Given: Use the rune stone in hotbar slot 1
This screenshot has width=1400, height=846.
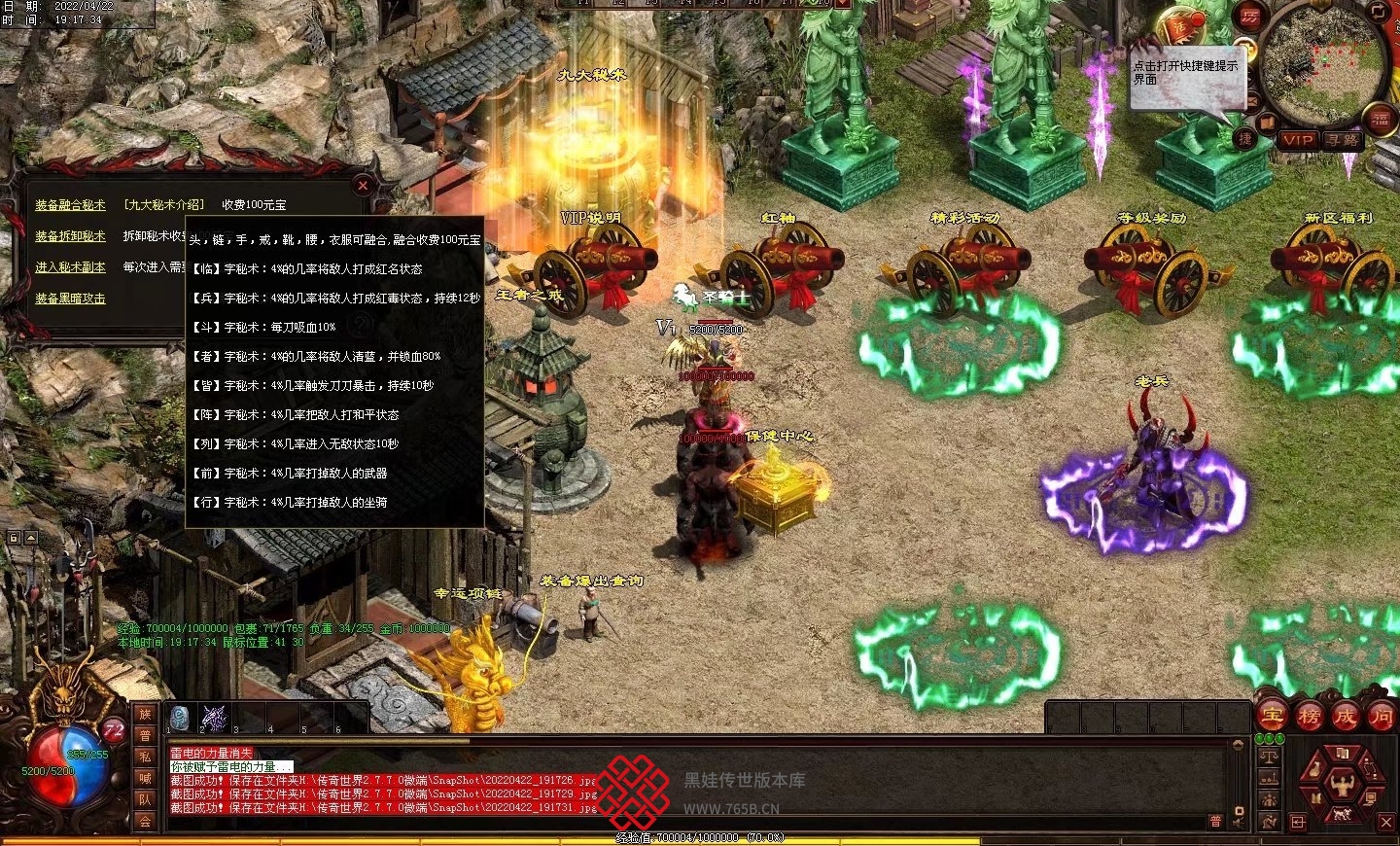Looking at the screenshot, I should click(179, 718).
